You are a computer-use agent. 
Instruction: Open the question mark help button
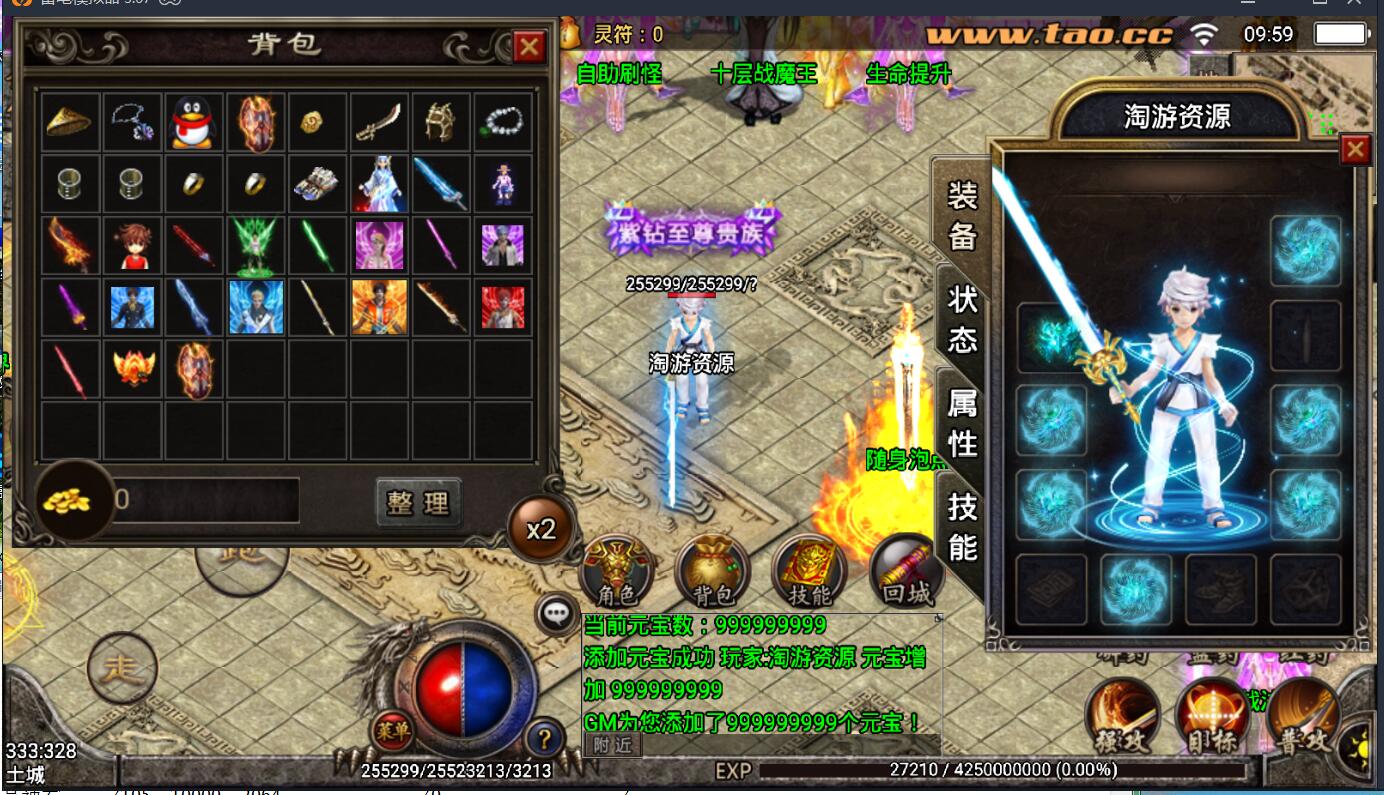(543, 739)
